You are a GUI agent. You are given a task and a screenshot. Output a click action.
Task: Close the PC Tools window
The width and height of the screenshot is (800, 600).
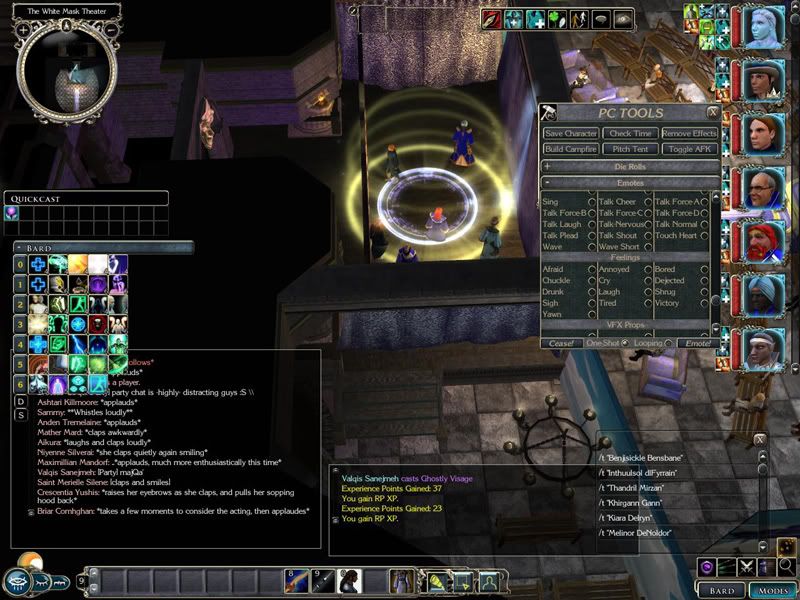(712, 113)
